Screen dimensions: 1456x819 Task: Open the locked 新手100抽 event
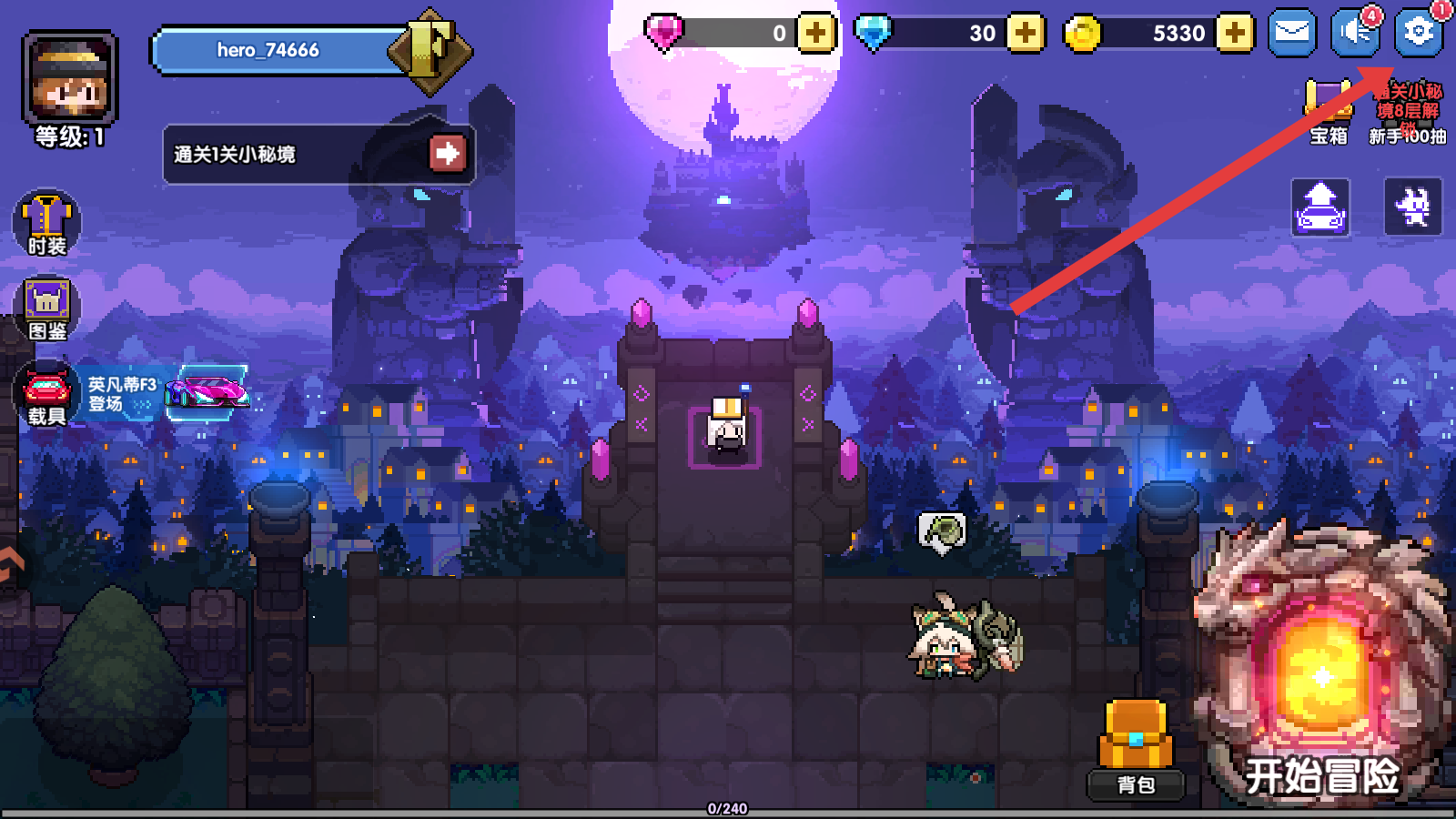pos(1407,113)
